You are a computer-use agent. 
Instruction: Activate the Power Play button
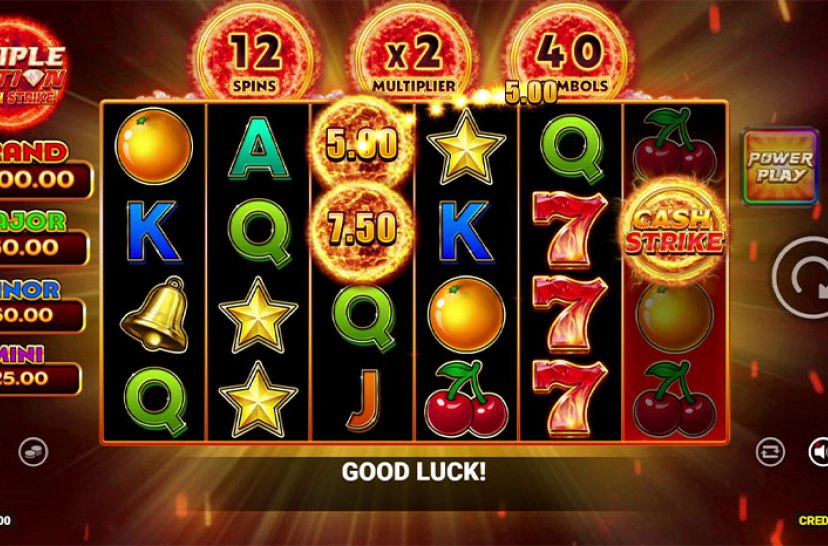pos(780,165)
